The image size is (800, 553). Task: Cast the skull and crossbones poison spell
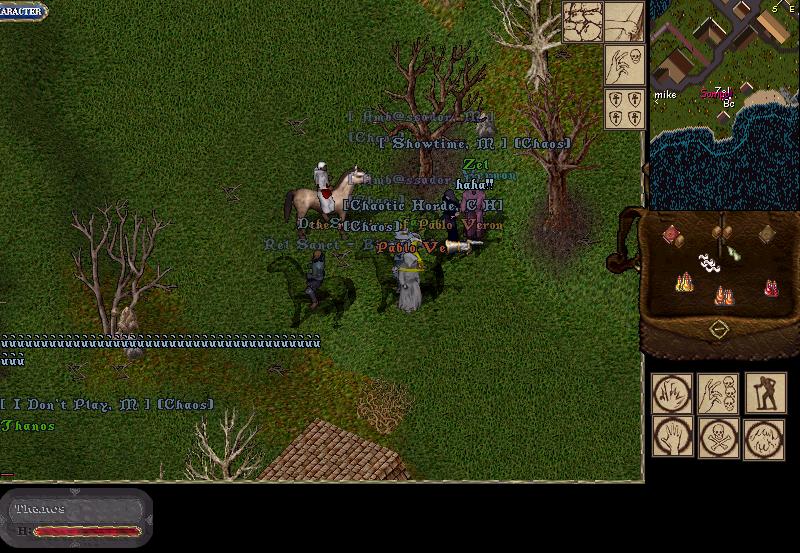coord(718,438)
